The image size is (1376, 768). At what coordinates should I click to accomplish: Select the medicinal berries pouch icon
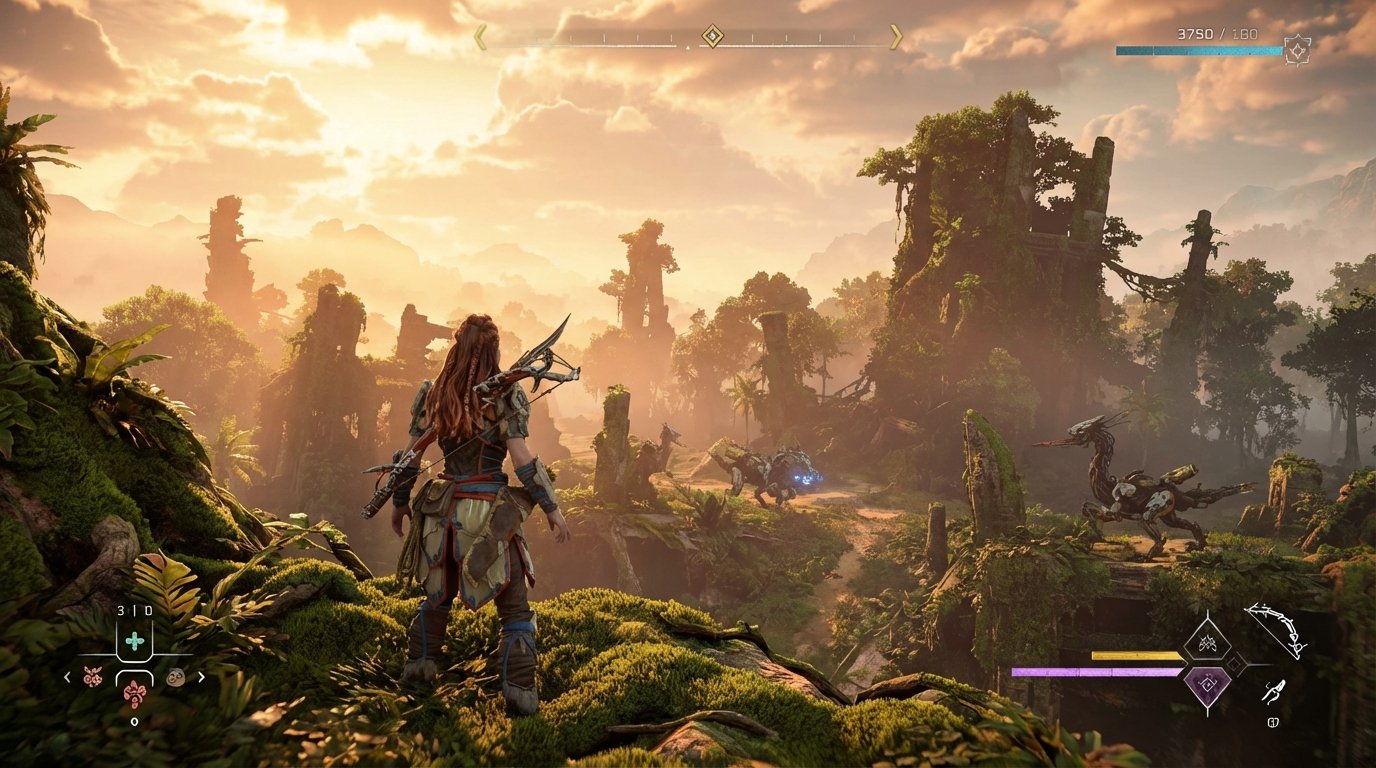tap(134, 694)
